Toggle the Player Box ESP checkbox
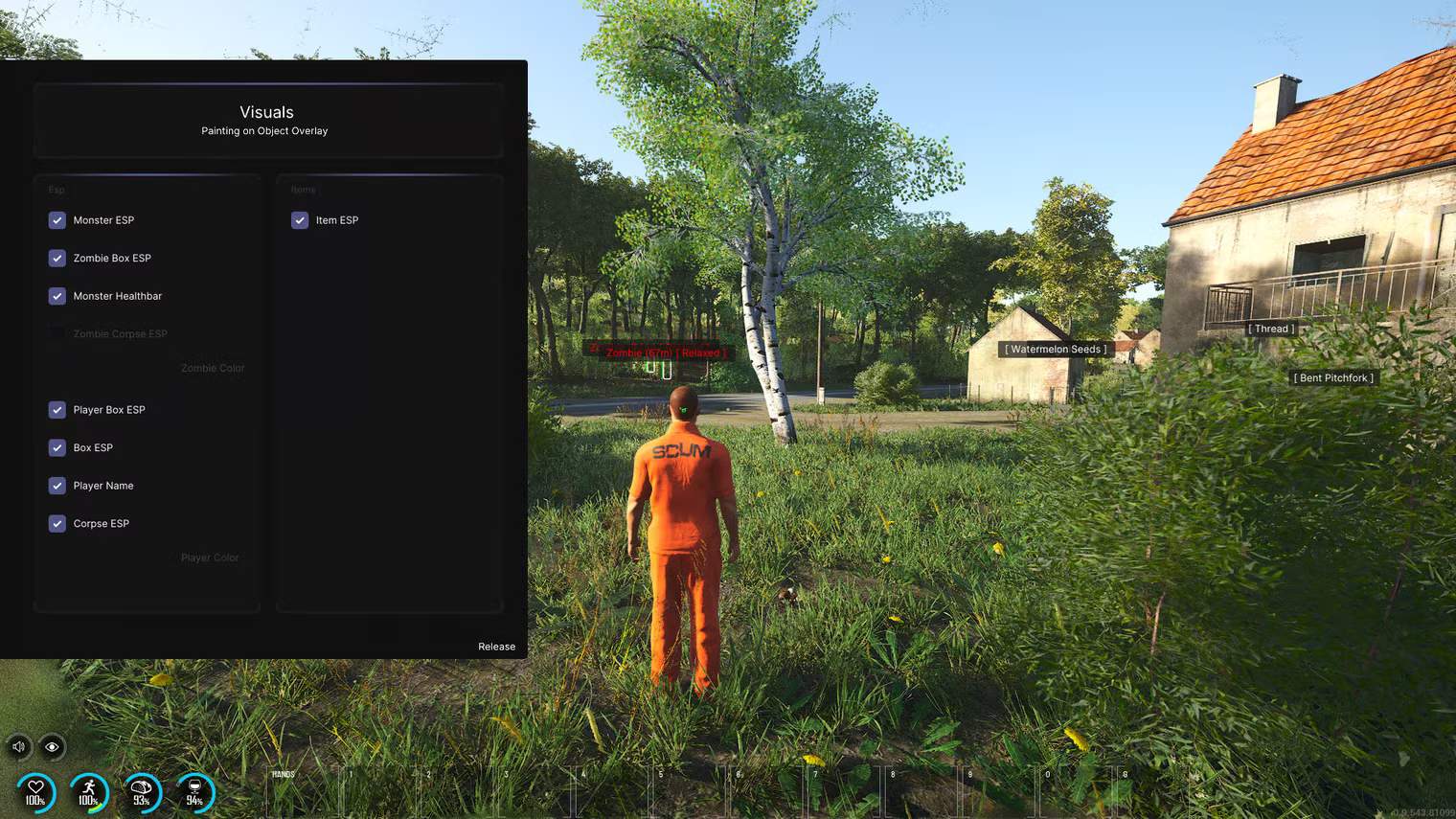This screenshot has width=1456, height=819. (57, 410)
